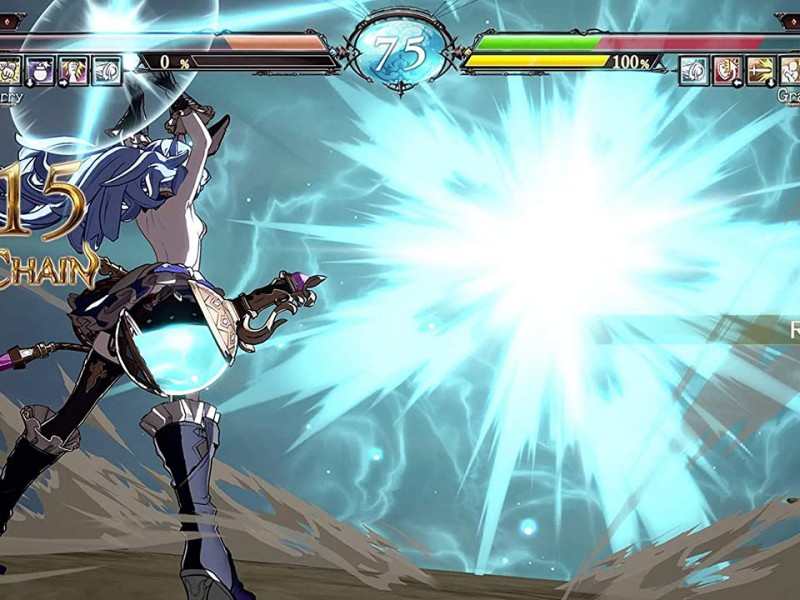The width and height of the screenshot is (800, 600).
Task: Choose Ferry's teal wind dash skill icon
Action: click(x=106, y=70)
